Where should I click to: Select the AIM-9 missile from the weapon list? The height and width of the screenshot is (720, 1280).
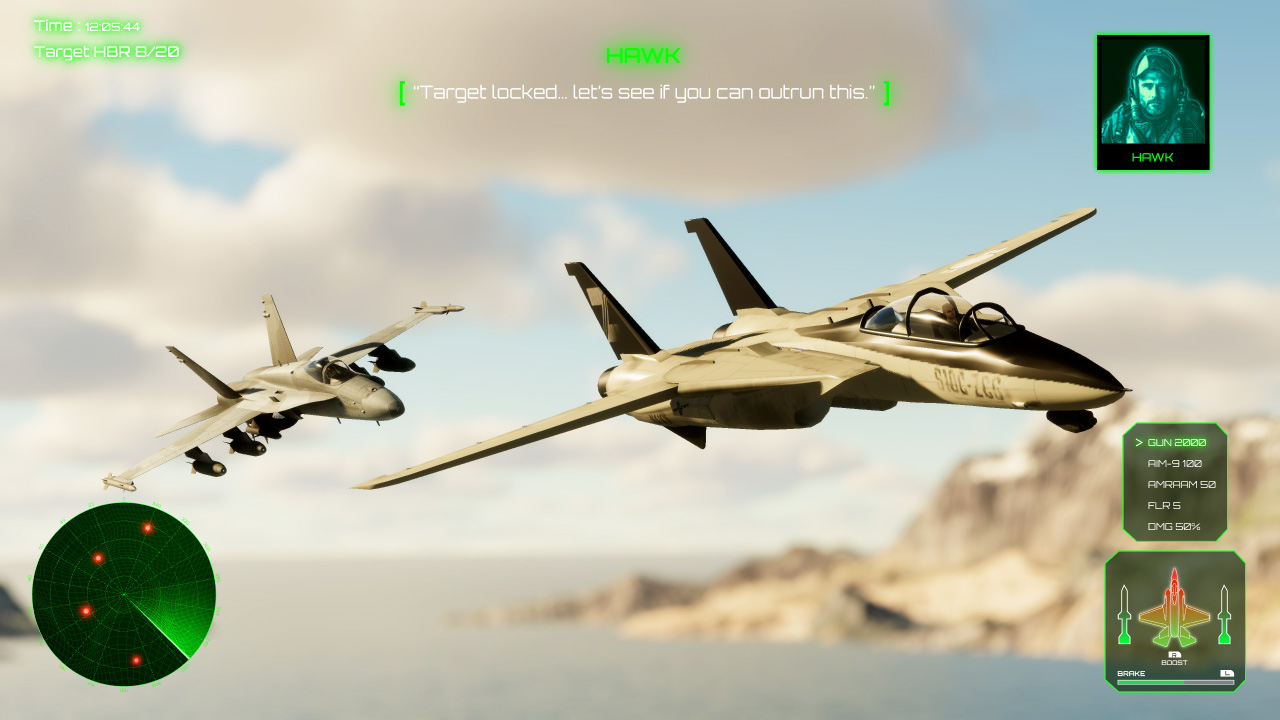pos(1176,463)
